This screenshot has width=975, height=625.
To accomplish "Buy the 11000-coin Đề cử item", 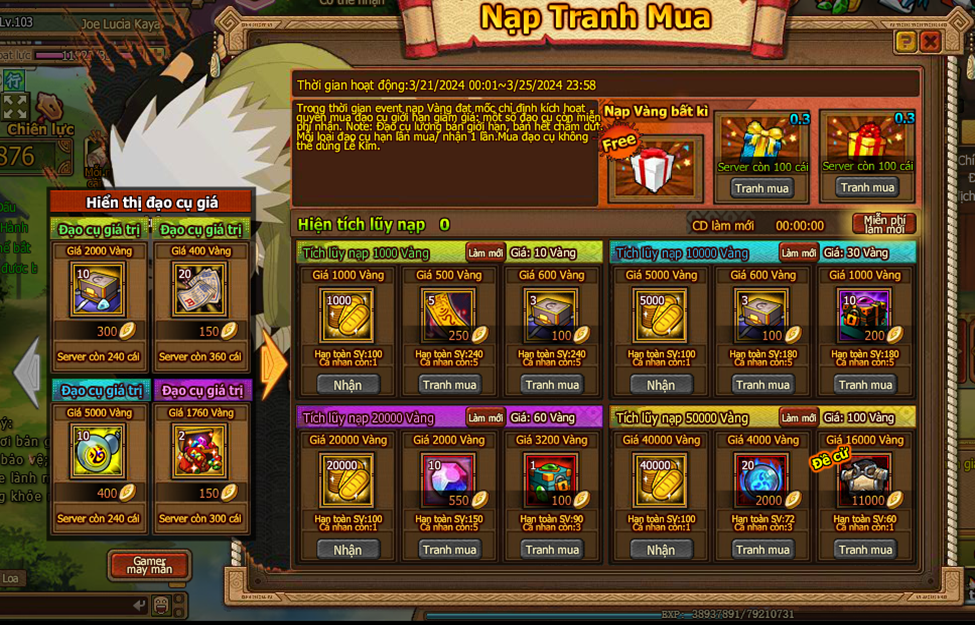I will pos(866,550).
